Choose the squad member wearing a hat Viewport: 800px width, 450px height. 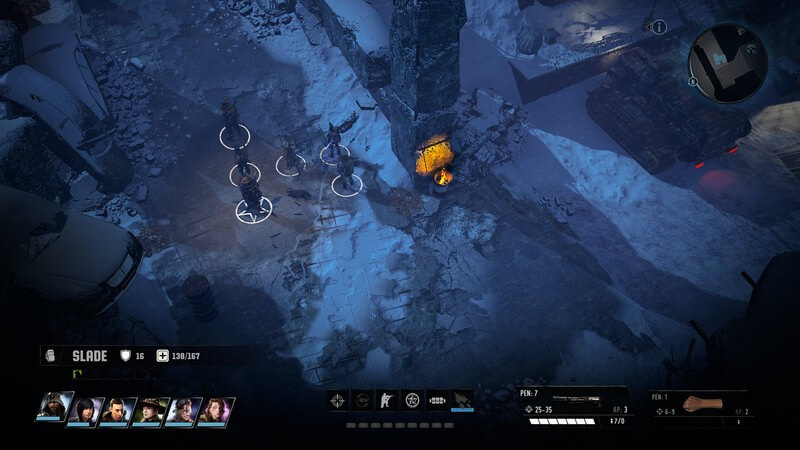149,409
